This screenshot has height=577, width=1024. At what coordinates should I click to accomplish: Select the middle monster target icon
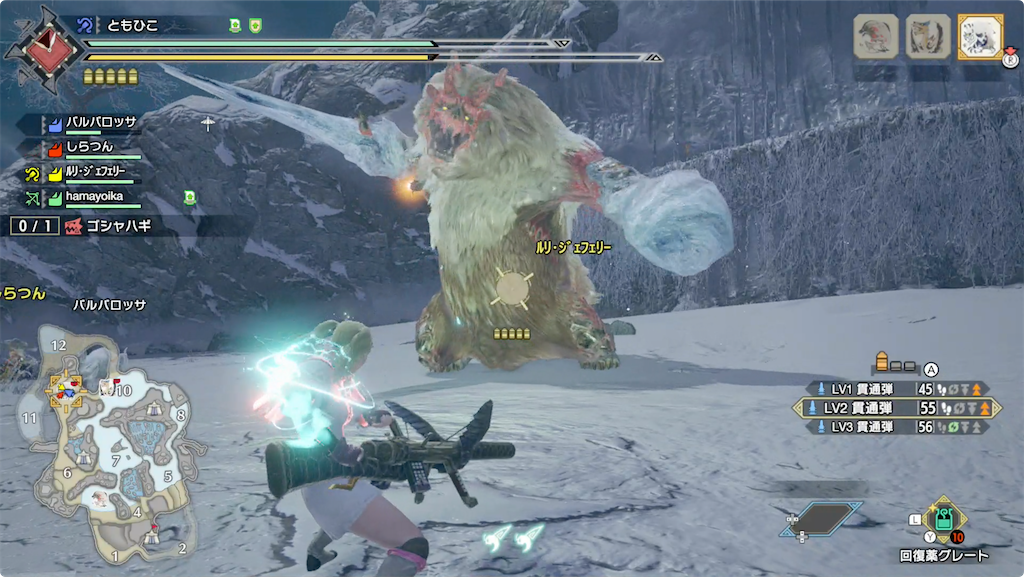pyautogui.click(x=927, y=37)
